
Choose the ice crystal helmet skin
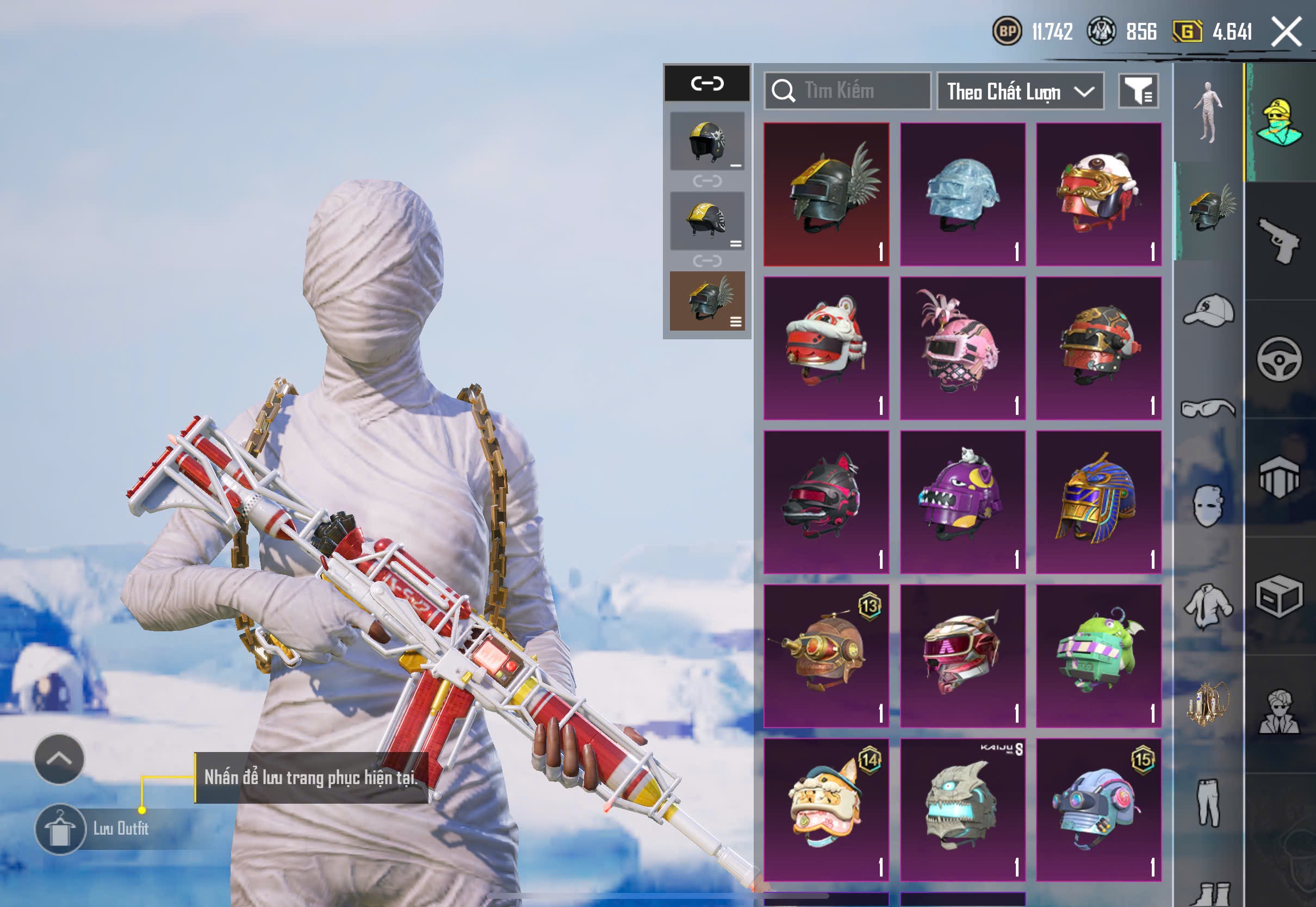963,194
